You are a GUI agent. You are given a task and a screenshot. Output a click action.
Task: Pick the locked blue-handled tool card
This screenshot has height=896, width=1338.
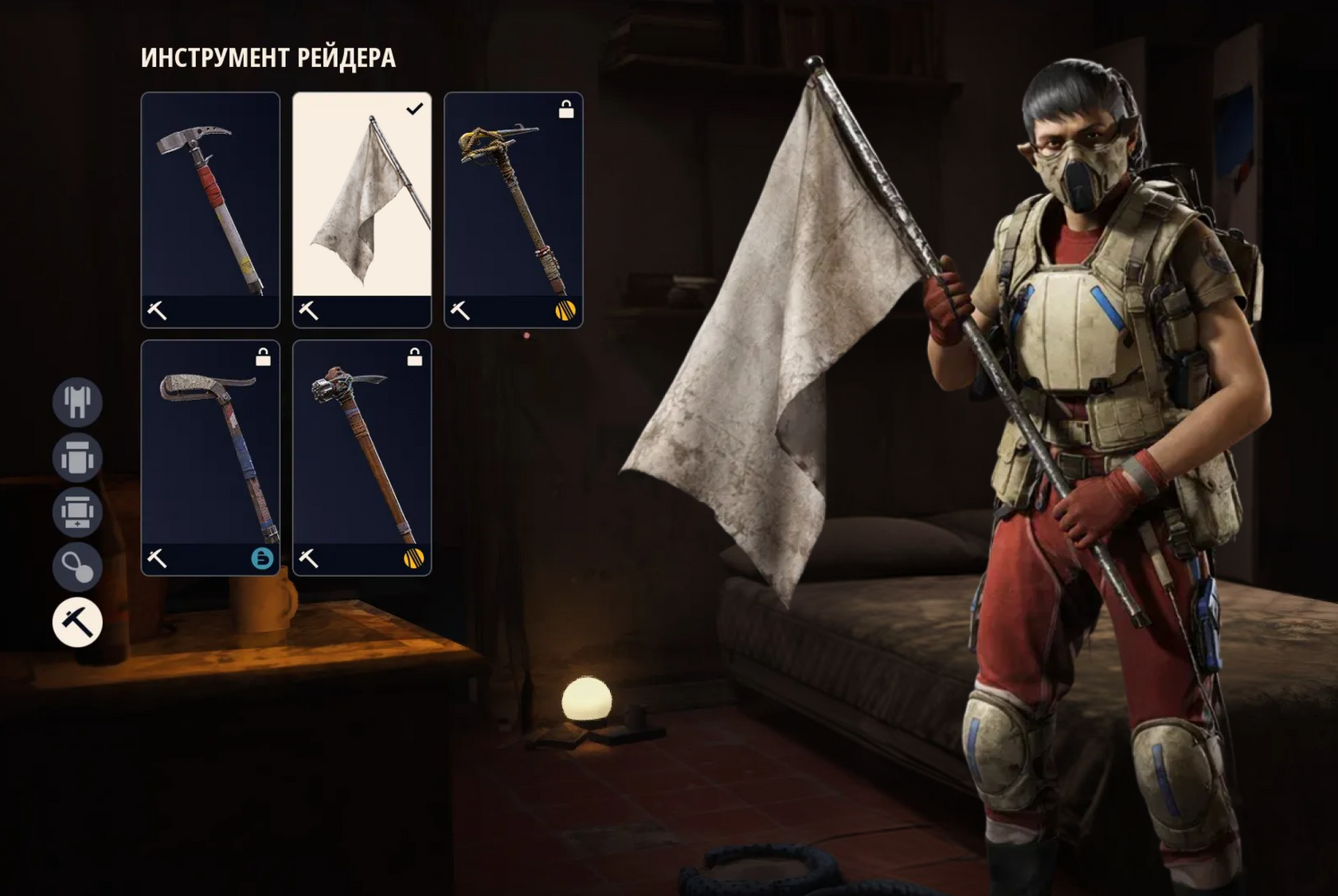210,457
